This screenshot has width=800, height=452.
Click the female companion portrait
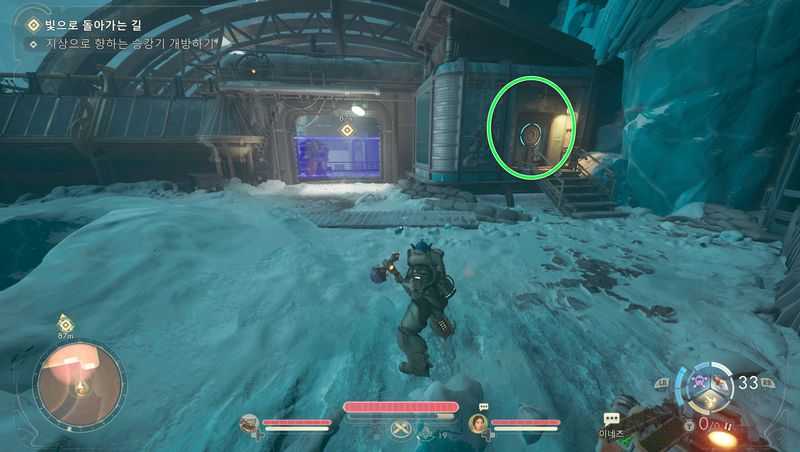478,424
